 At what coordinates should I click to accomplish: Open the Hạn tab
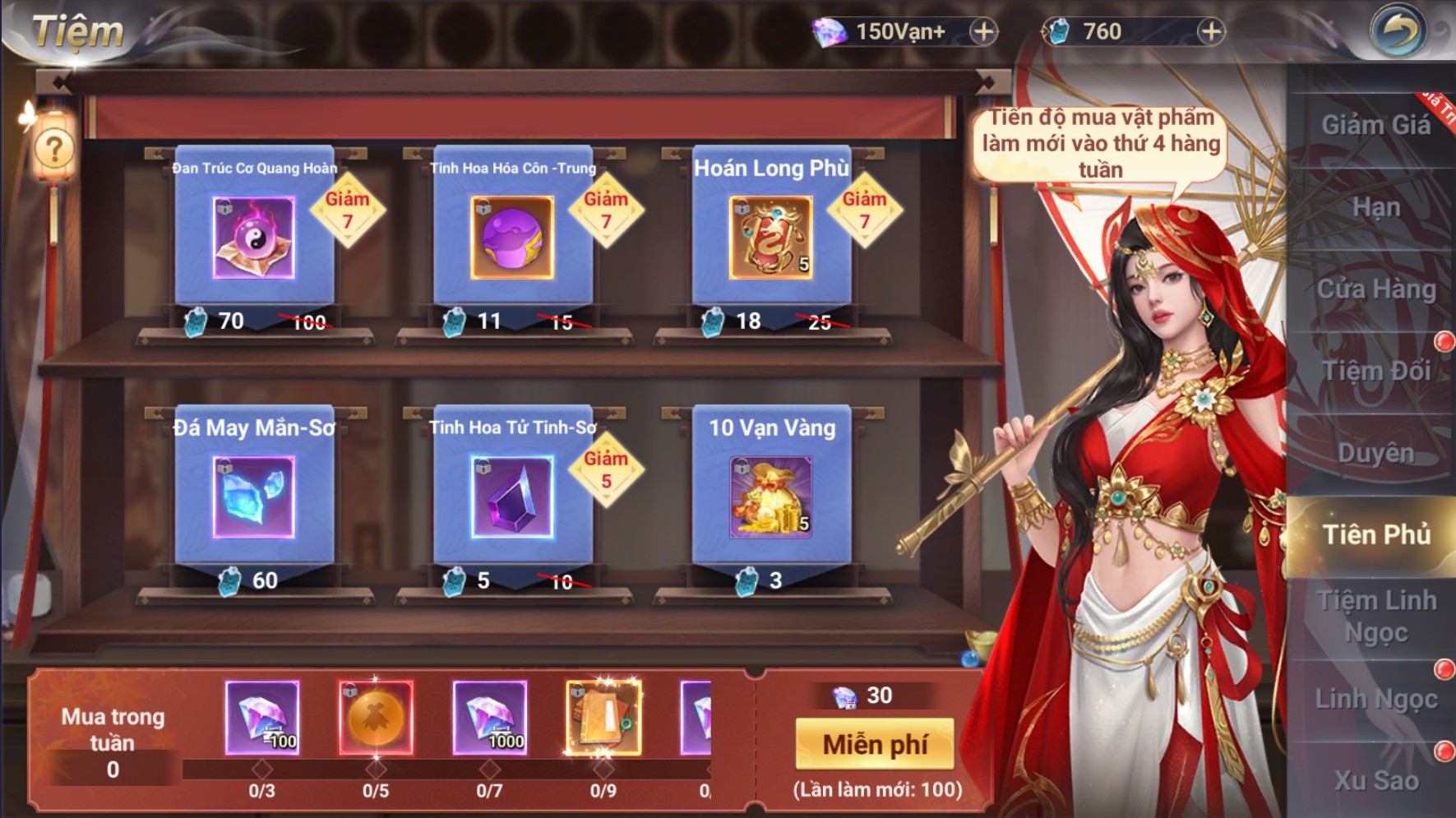[1375, 207]
